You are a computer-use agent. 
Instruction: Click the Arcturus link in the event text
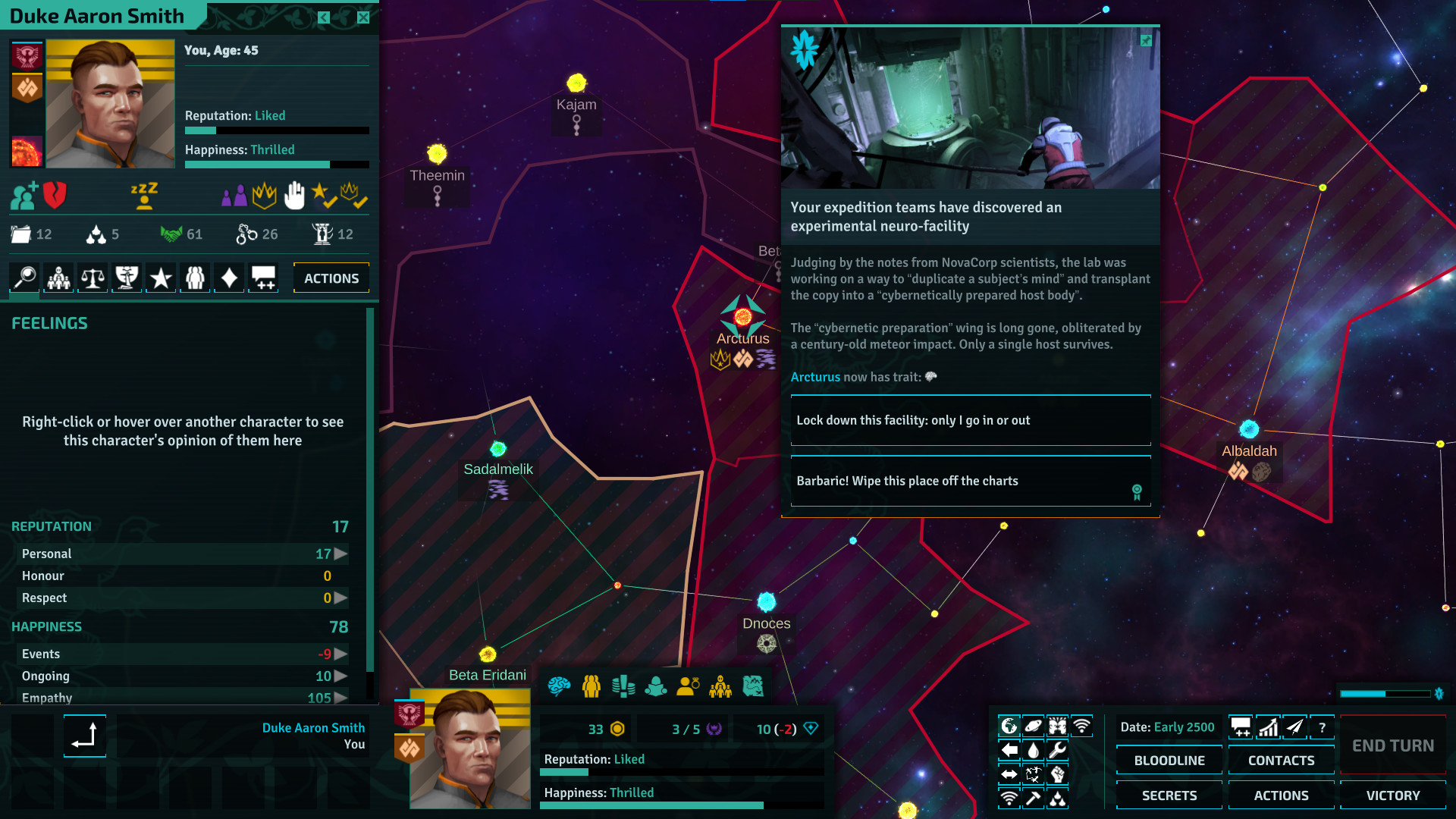tap(814, 377)
